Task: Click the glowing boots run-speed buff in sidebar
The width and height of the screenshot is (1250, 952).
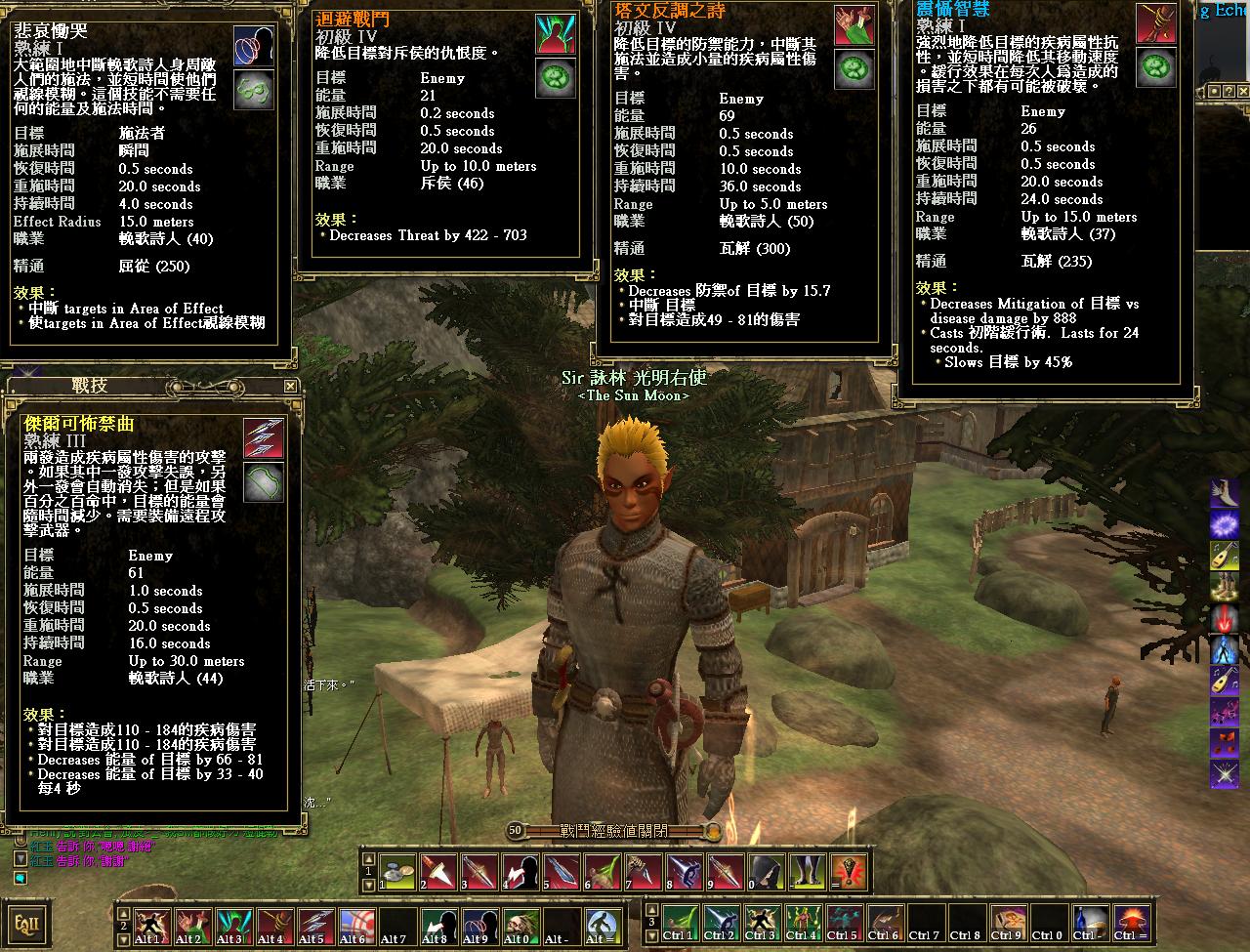Action: (x=1226, y=586)
